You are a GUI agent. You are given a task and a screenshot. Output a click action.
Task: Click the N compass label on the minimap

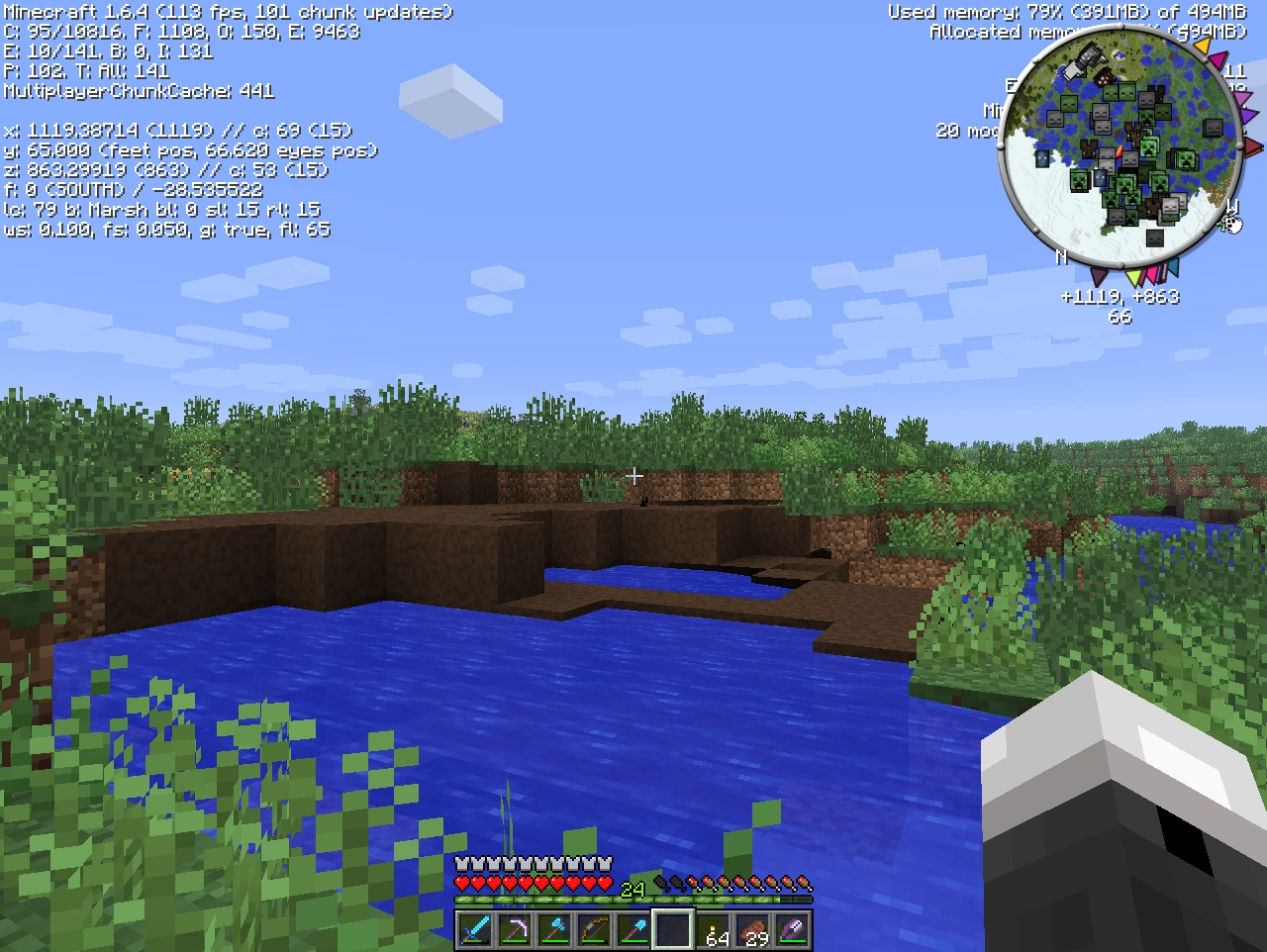pos(1061,256)
